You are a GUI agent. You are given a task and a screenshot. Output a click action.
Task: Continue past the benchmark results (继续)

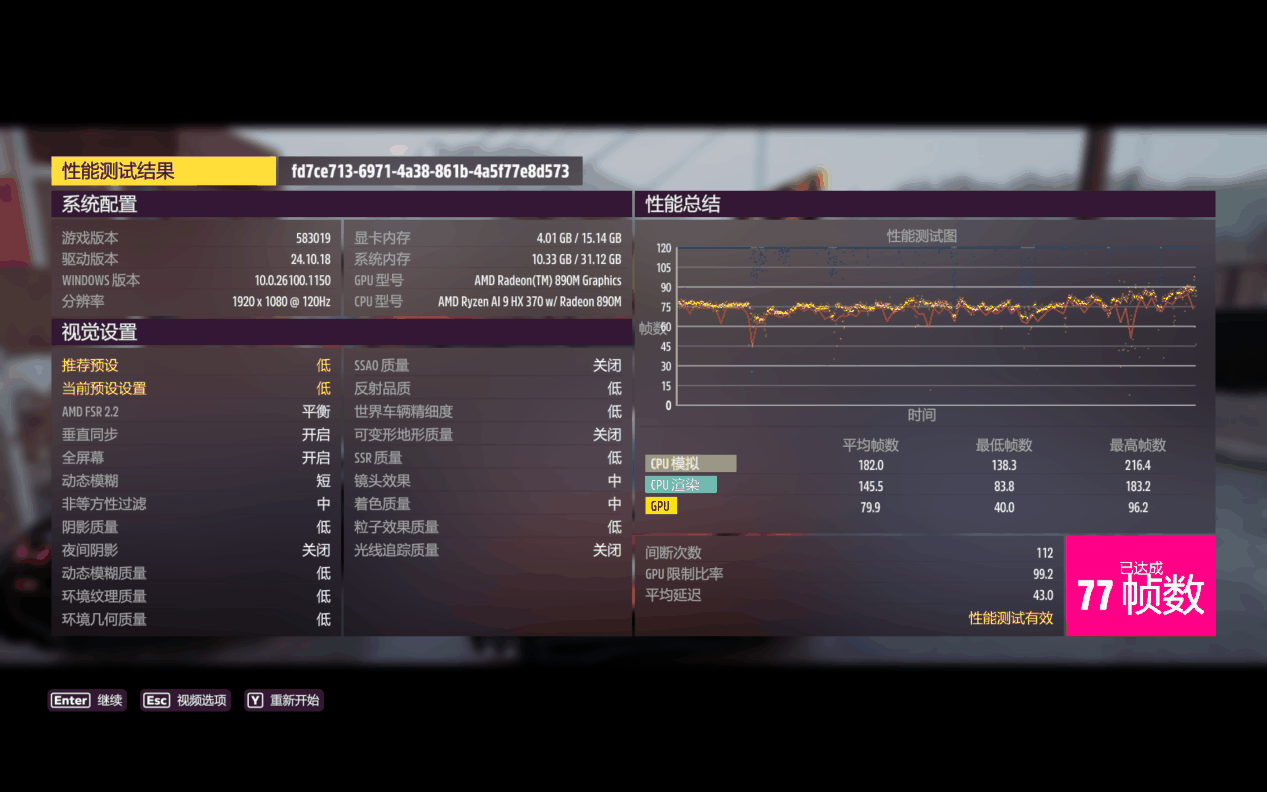(88, 701)
